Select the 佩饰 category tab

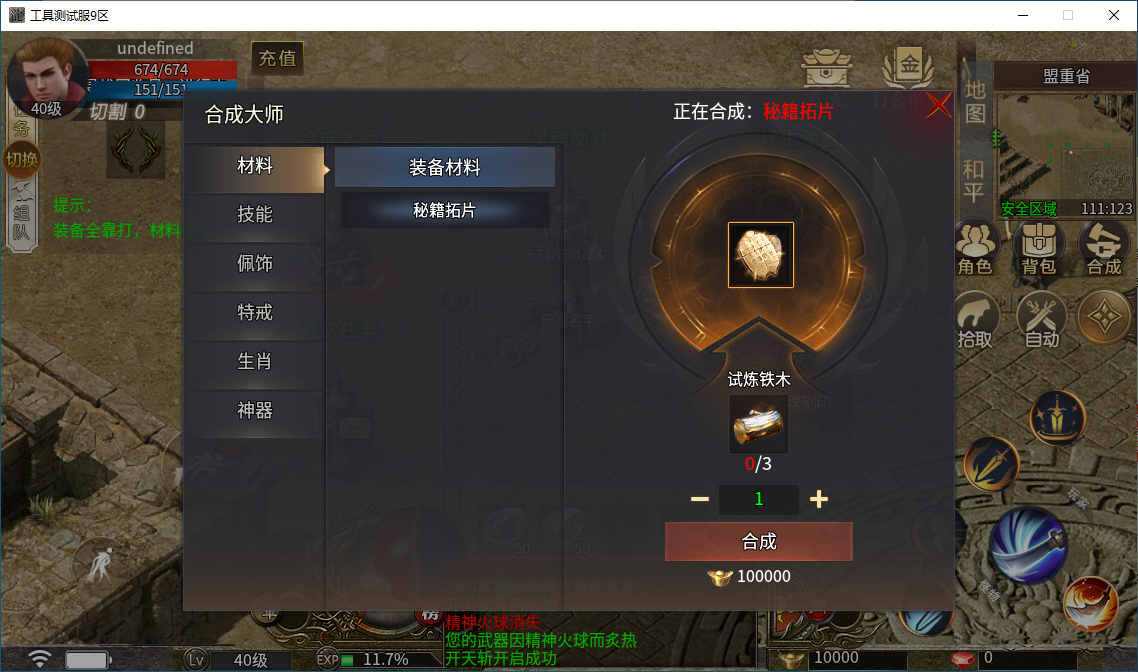(255, 264)
